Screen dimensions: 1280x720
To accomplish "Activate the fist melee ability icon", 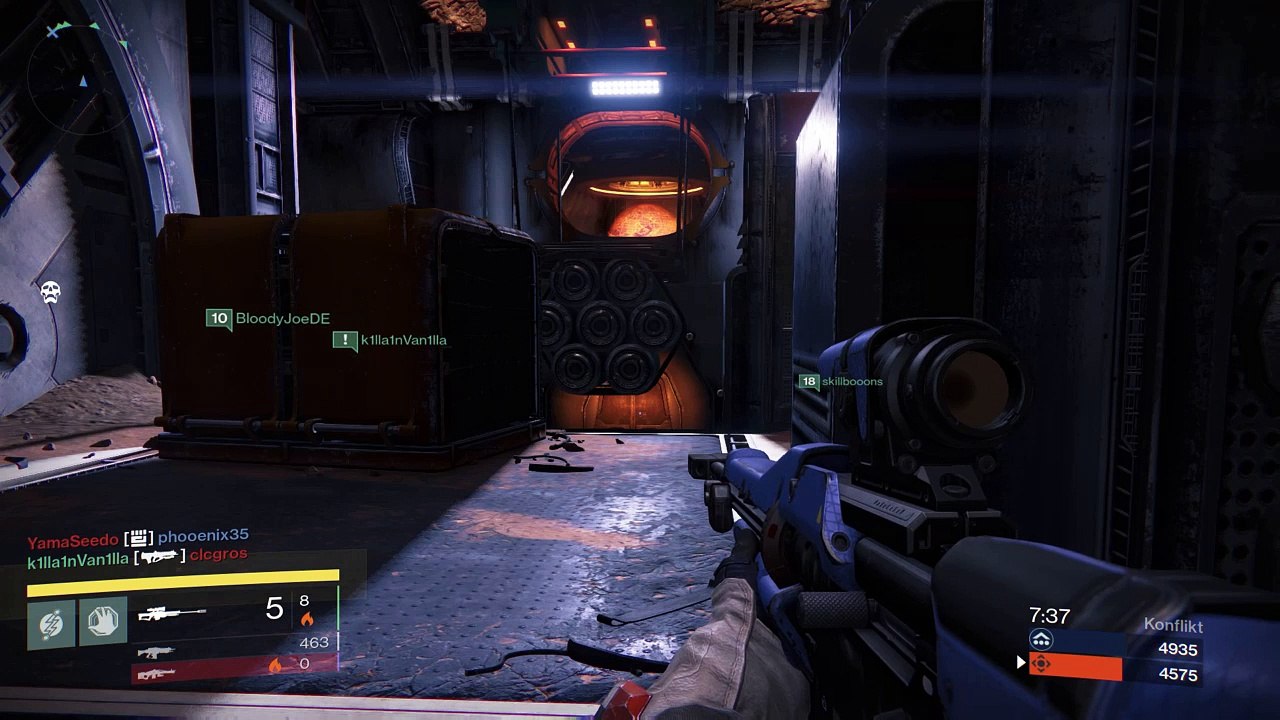I will point(103,622).
